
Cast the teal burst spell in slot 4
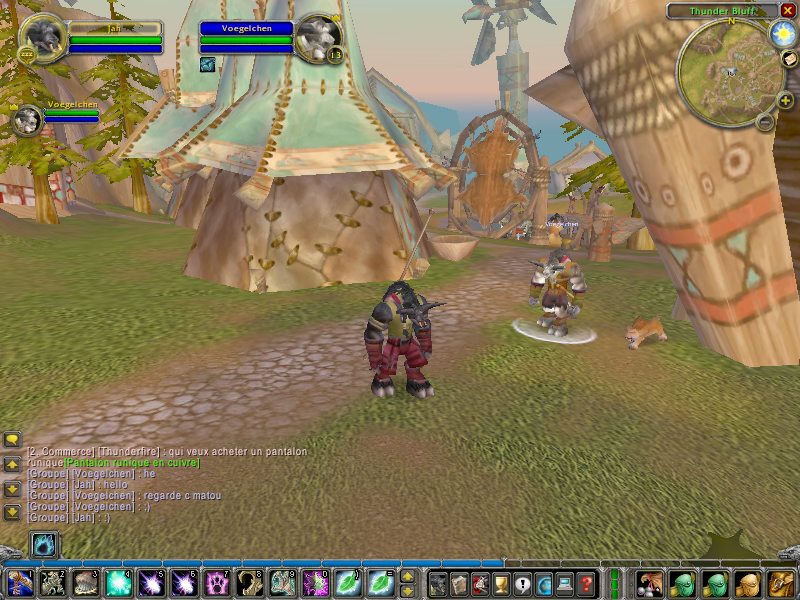119,582
